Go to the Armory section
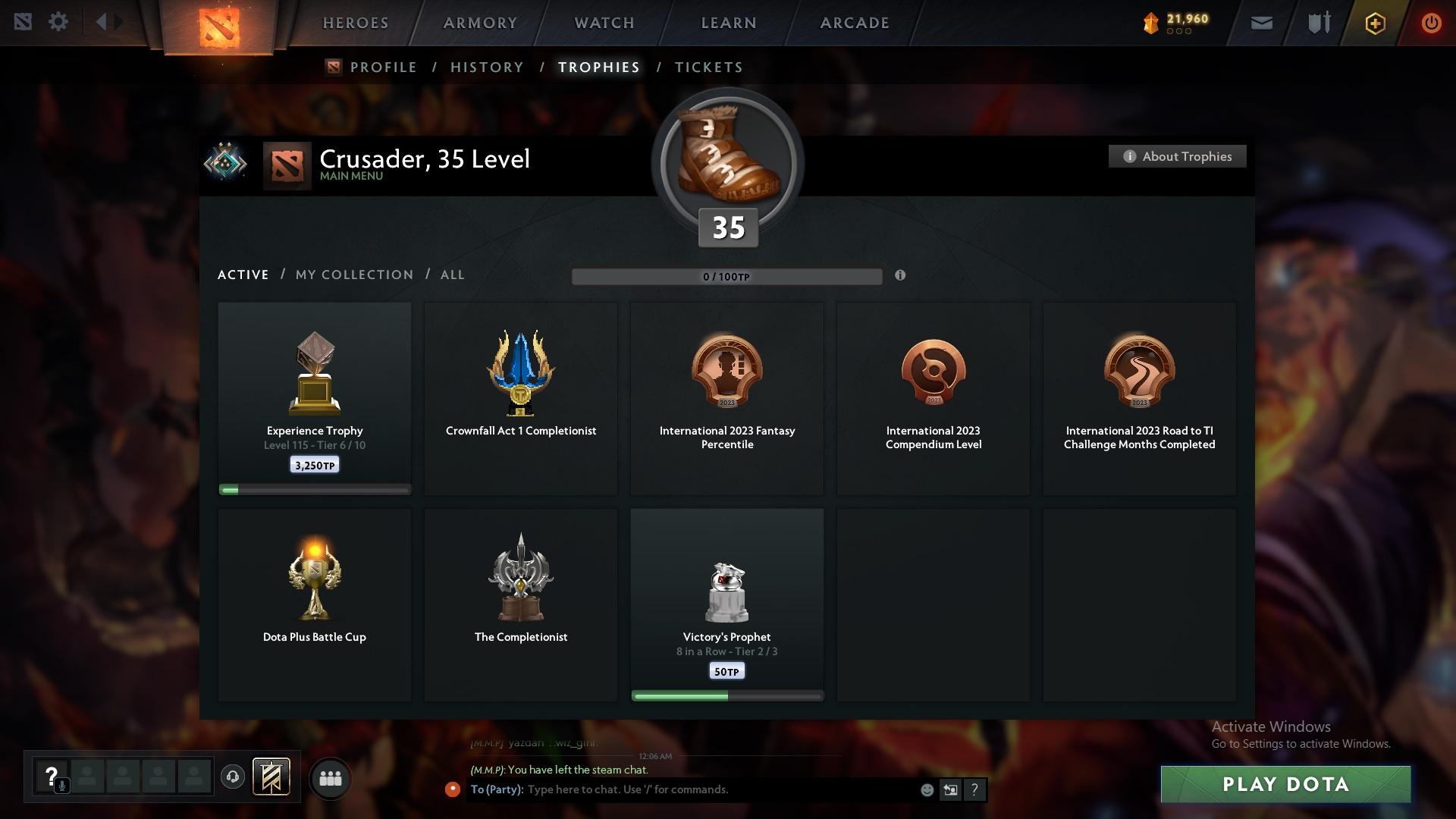The height and width of the screenshot is (819, 1456). [x=480, y=23]
